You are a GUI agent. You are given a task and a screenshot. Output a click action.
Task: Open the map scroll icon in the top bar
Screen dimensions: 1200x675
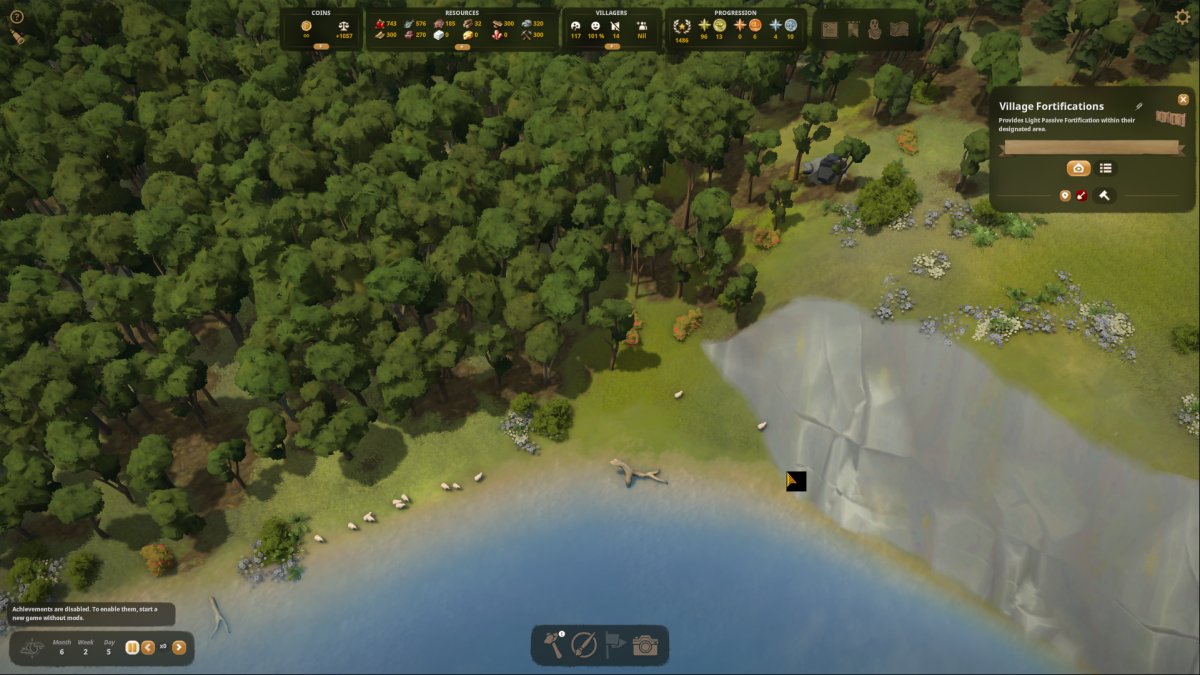(x=900, y=29)
